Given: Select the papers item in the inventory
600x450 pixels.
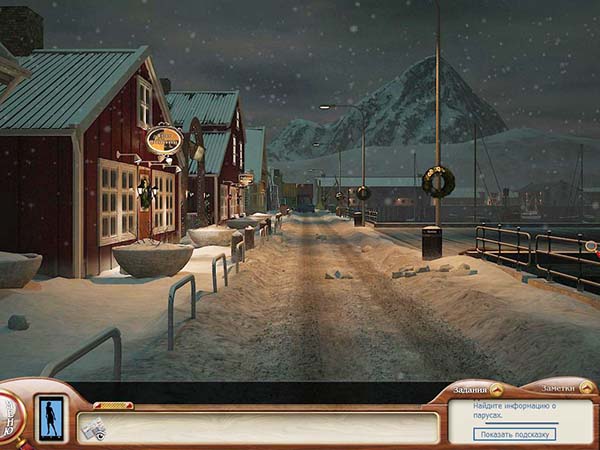Looking at the screenshot, I should click(94, 430).
